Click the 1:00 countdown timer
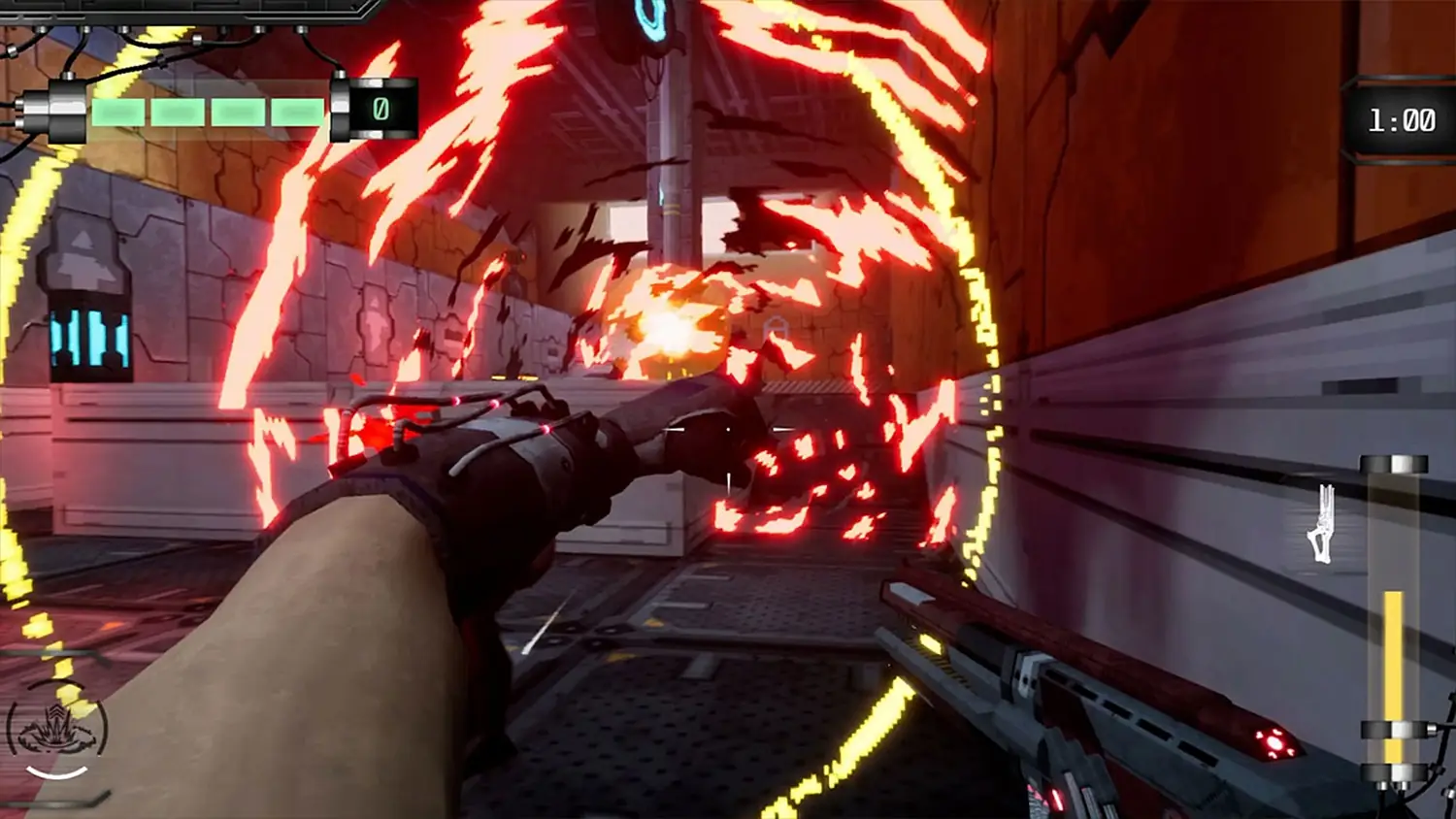Viewport: 1456px width, 819px height. tap(1401, 119)
